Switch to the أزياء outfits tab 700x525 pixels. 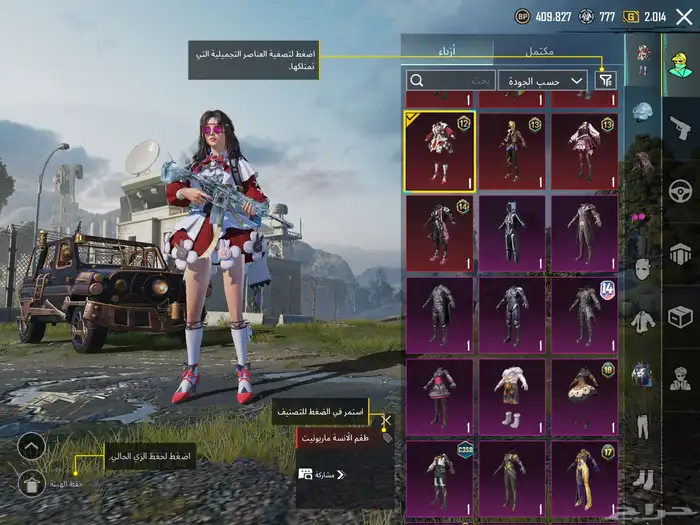coord(447,50)
